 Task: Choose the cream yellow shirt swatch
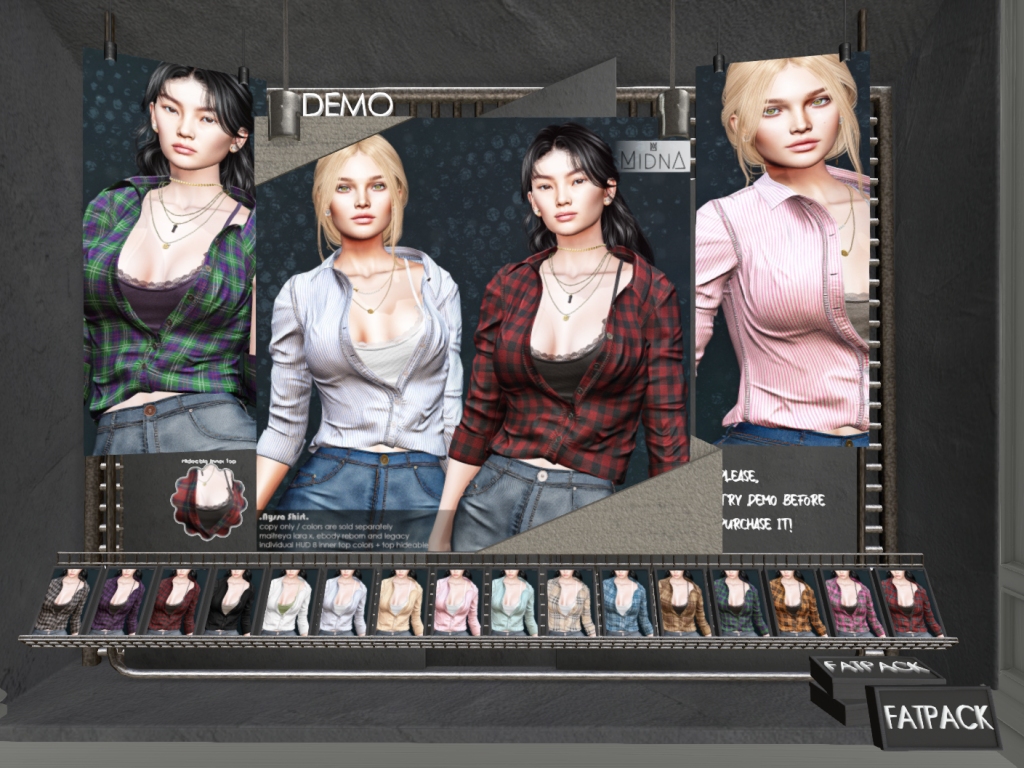(x=400, y=603)
